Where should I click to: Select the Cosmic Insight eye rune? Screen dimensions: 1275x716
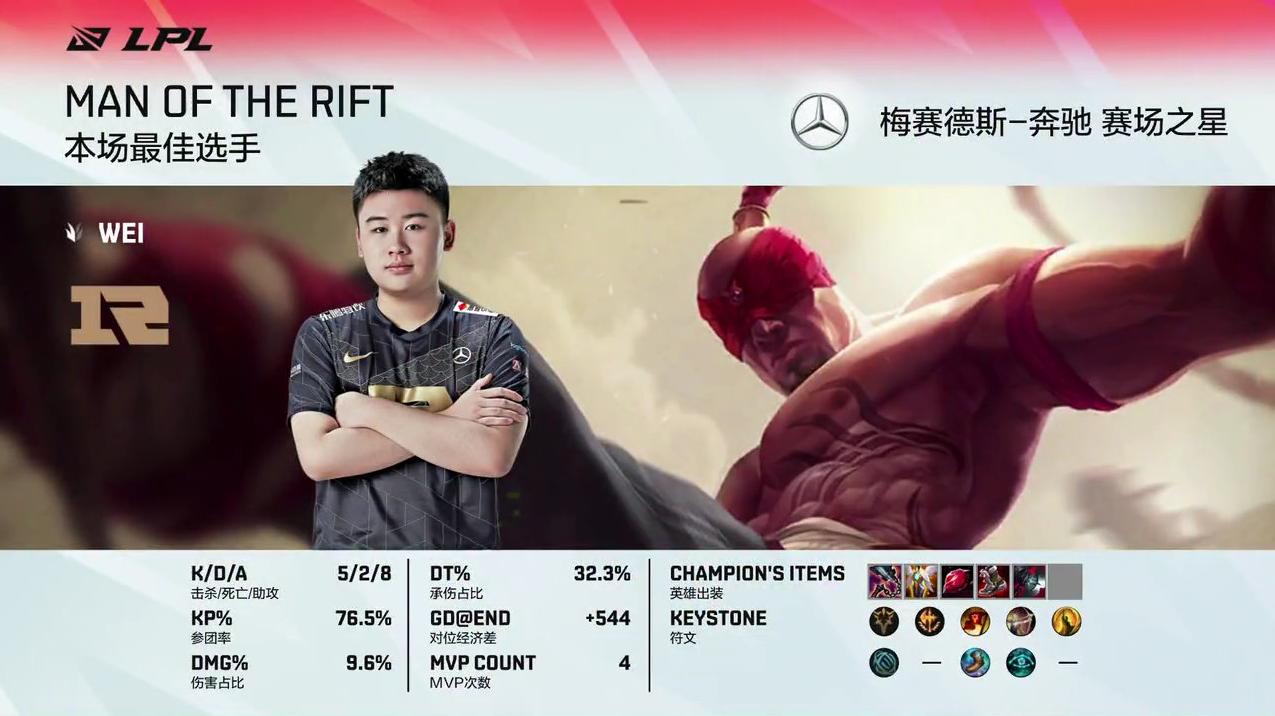click(x=1021, y=662)
